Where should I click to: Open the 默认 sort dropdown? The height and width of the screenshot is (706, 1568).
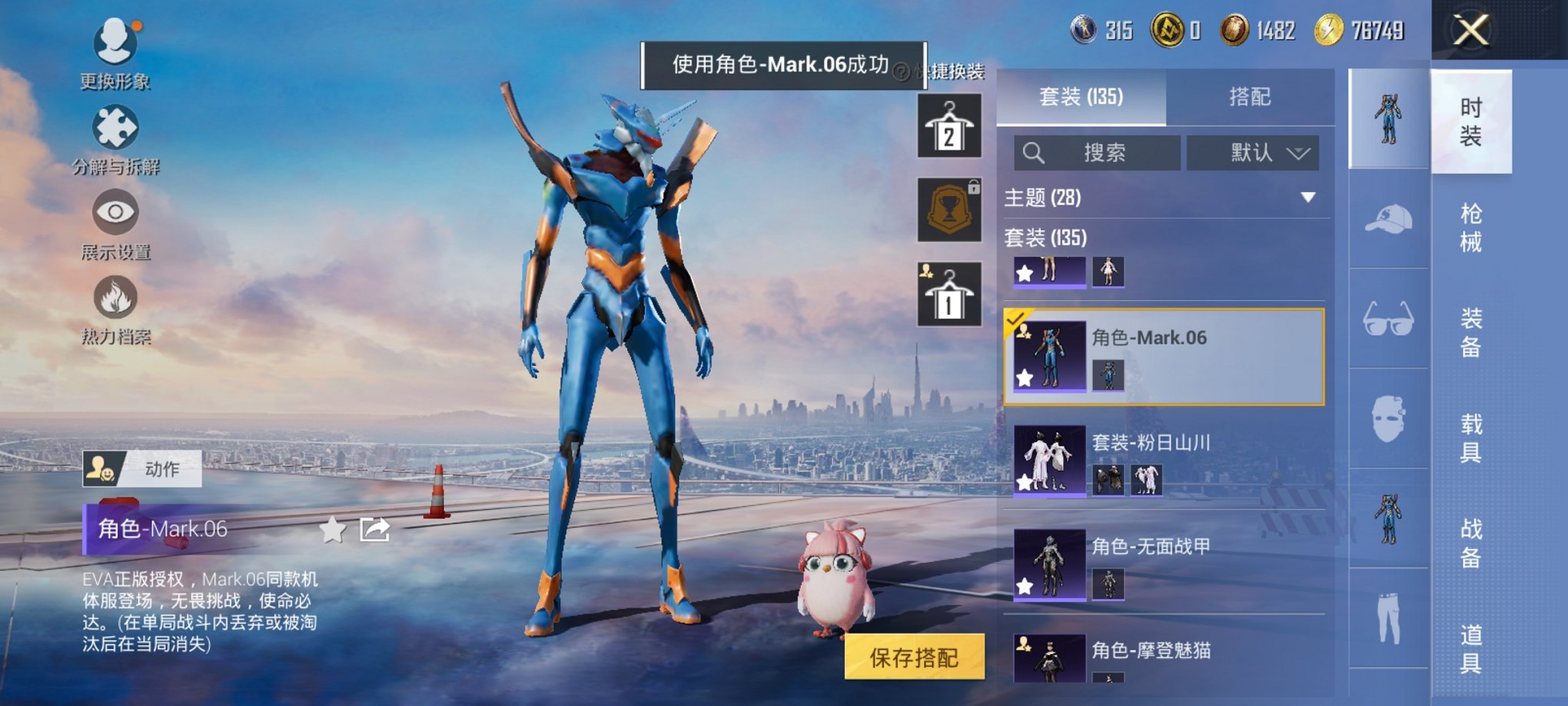1271,152
